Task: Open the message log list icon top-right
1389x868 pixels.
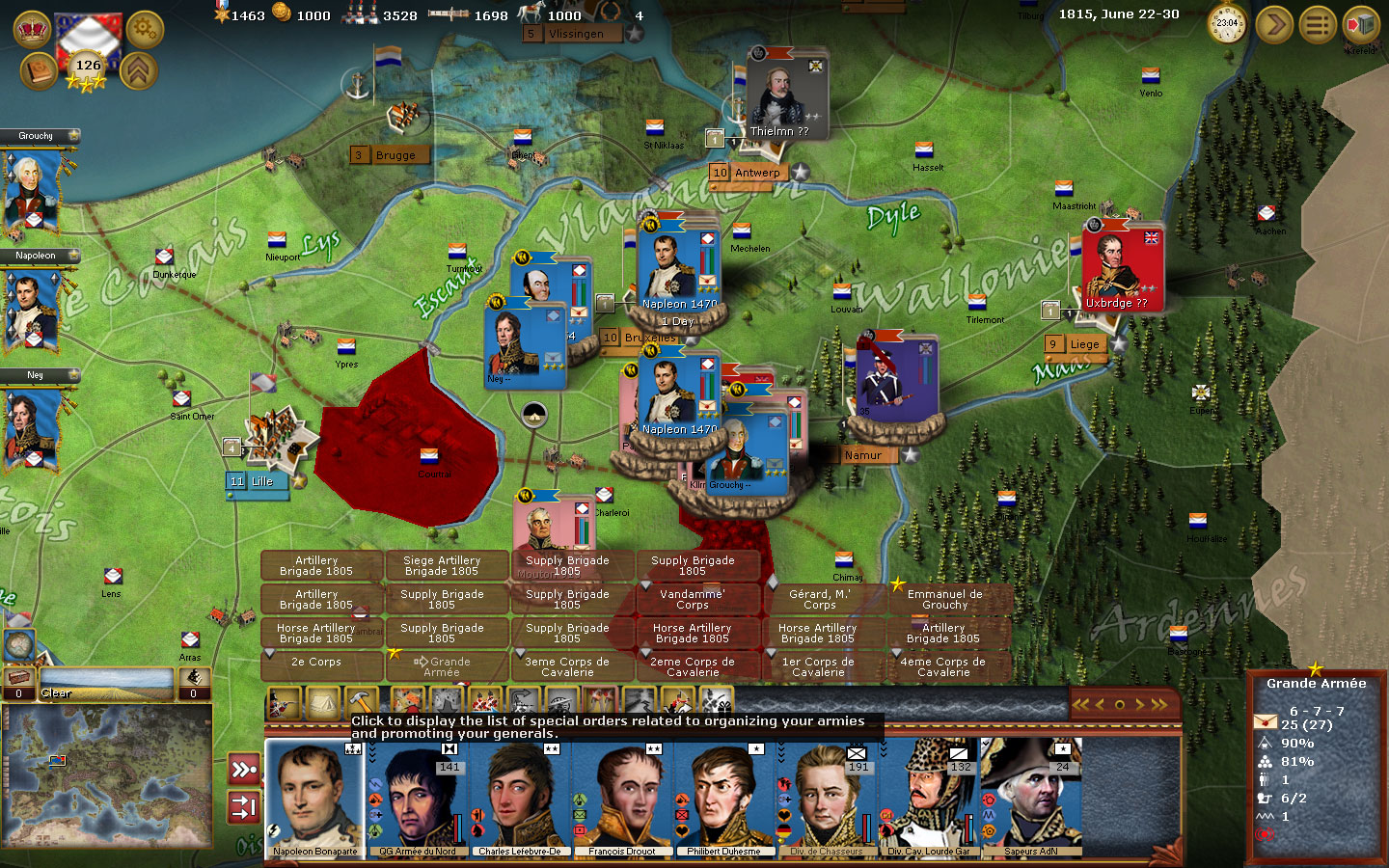Action: (1317, 24)
